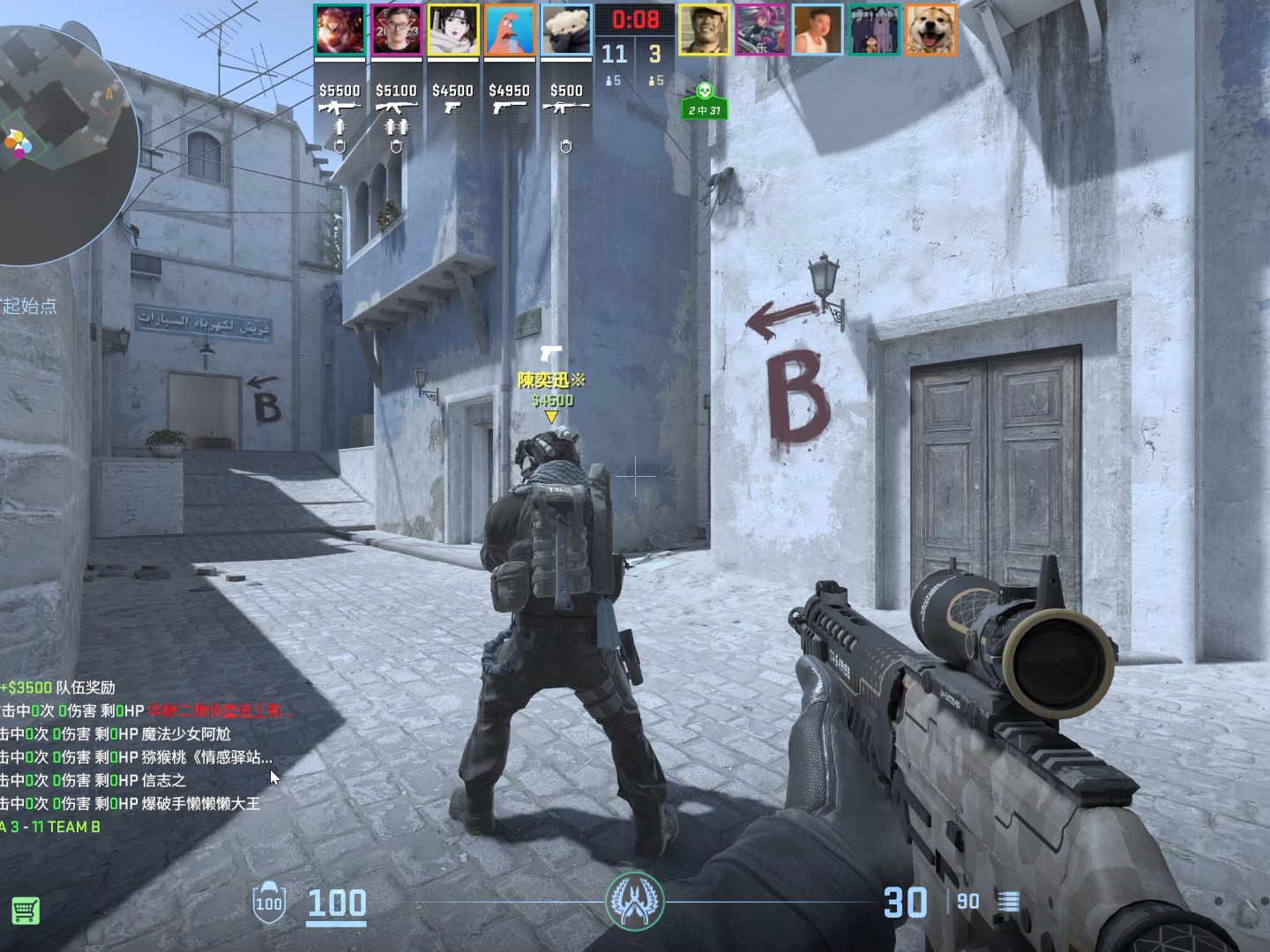Choose the white fluffy teddy avatar with $500
This screenshot has width=1270, height=952.
(x=565, y=31)
